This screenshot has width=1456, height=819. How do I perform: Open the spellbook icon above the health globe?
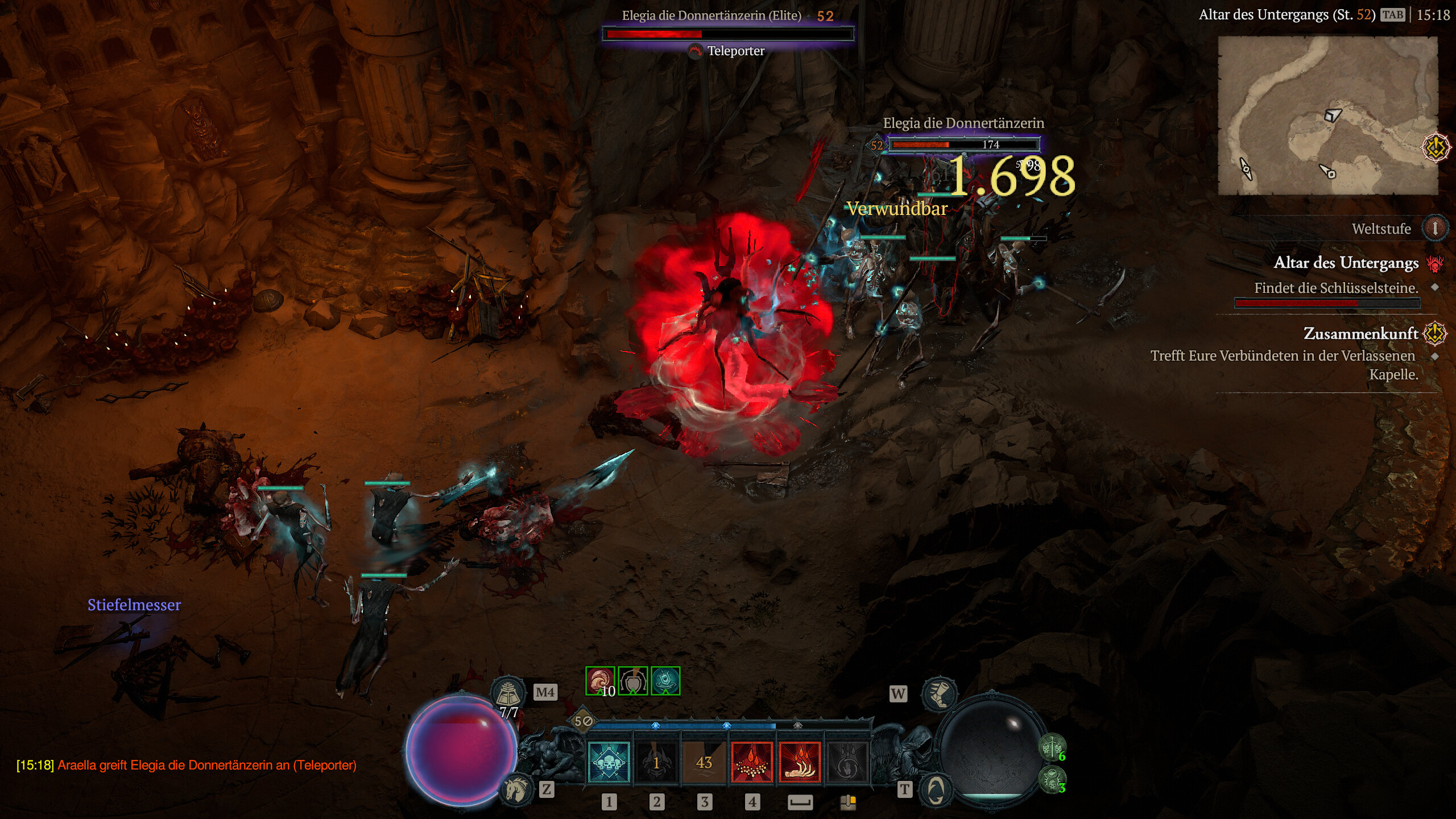click(508, 692)
